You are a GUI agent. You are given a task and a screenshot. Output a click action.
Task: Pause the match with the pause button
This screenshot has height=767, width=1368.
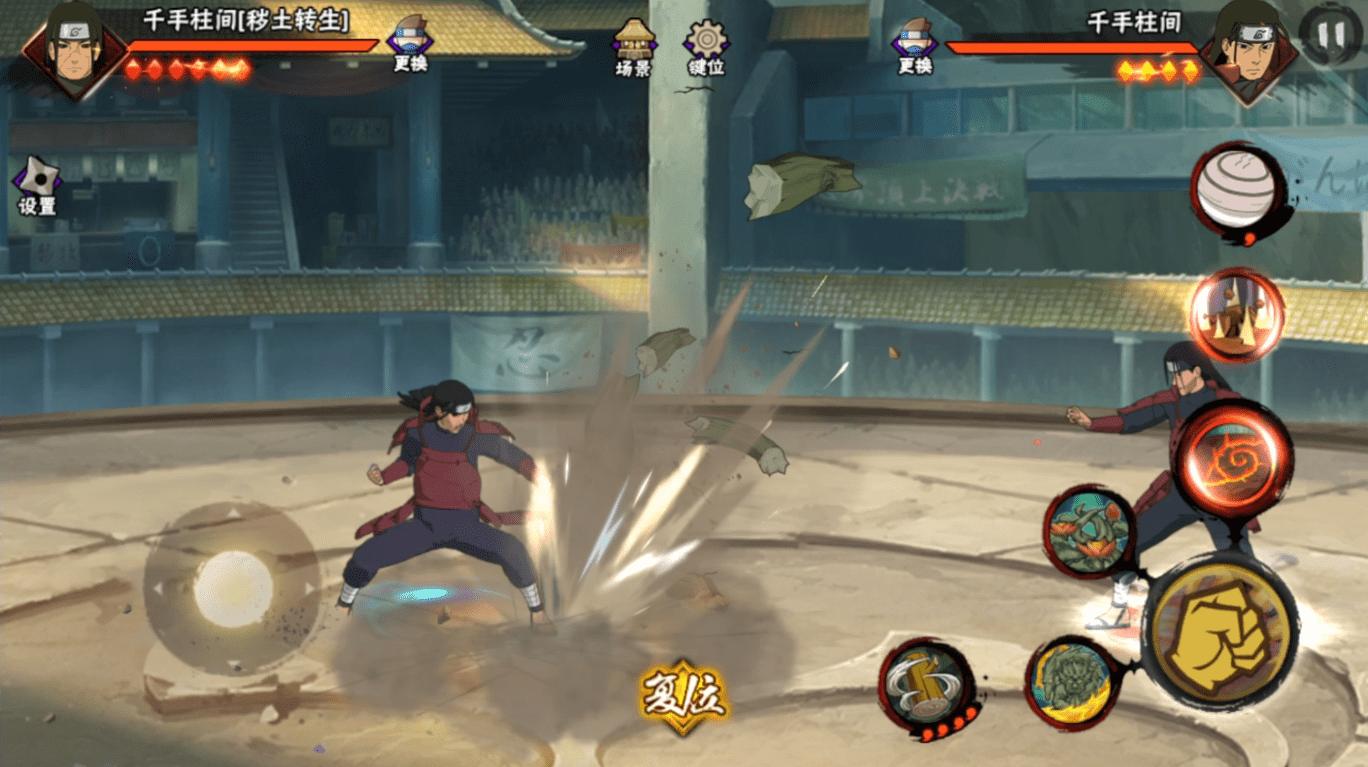pos(1330,36)
